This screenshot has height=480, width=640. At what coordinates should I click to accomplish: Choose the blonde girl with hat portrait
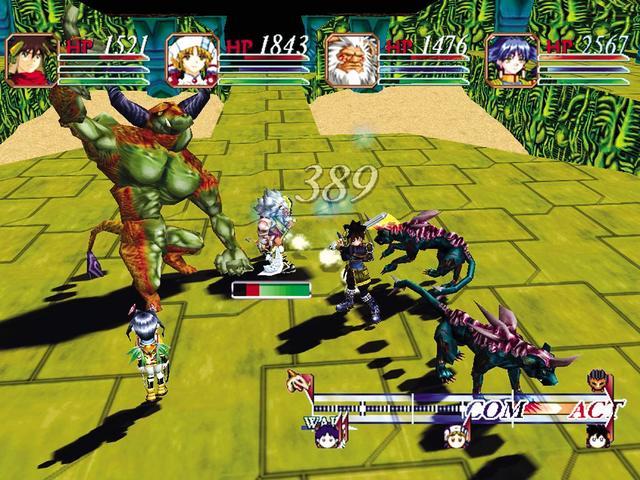(x=193, y=58)
